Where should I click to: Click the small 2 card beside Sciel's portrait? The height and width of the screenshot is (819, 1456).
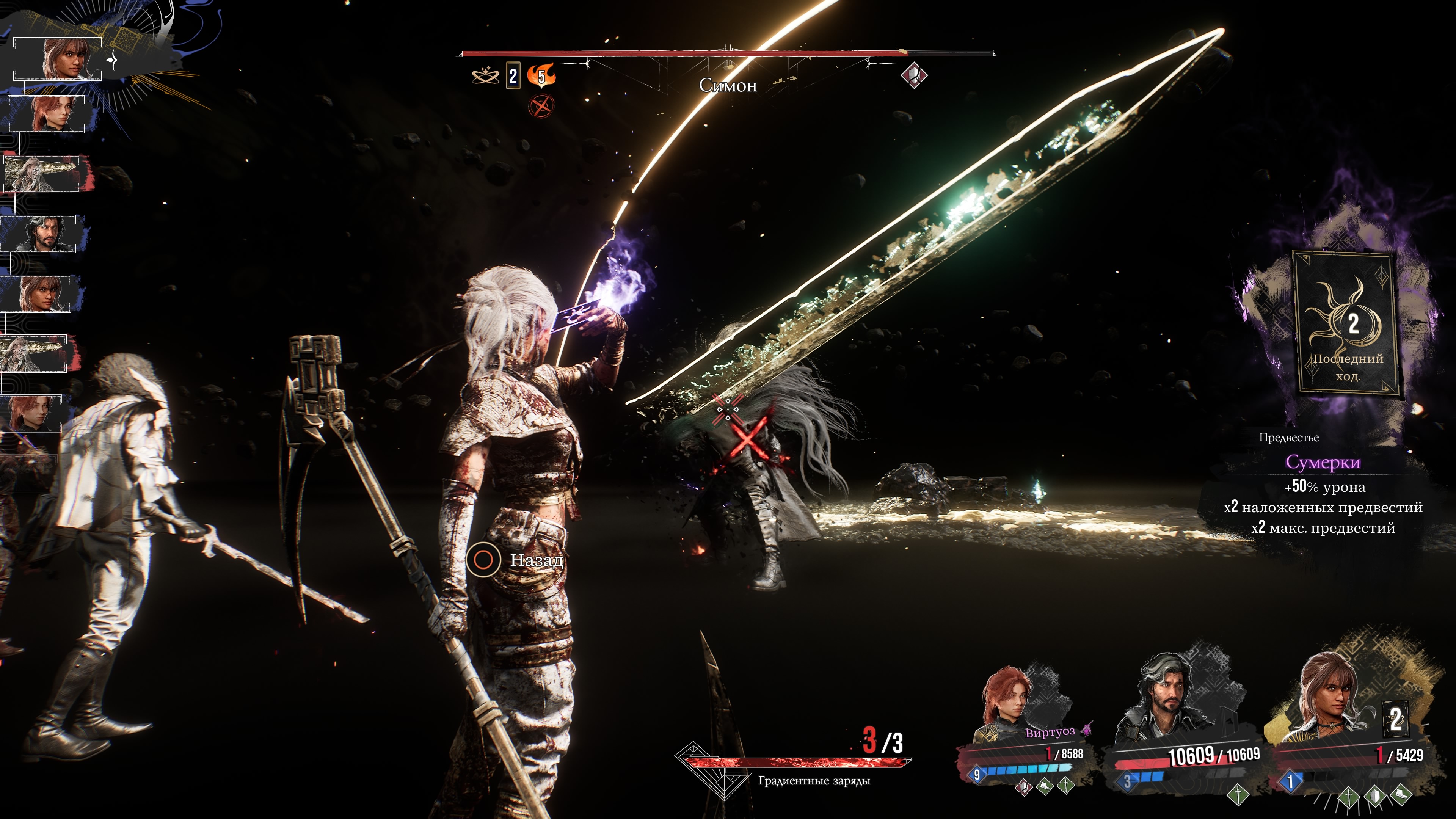1395,720
